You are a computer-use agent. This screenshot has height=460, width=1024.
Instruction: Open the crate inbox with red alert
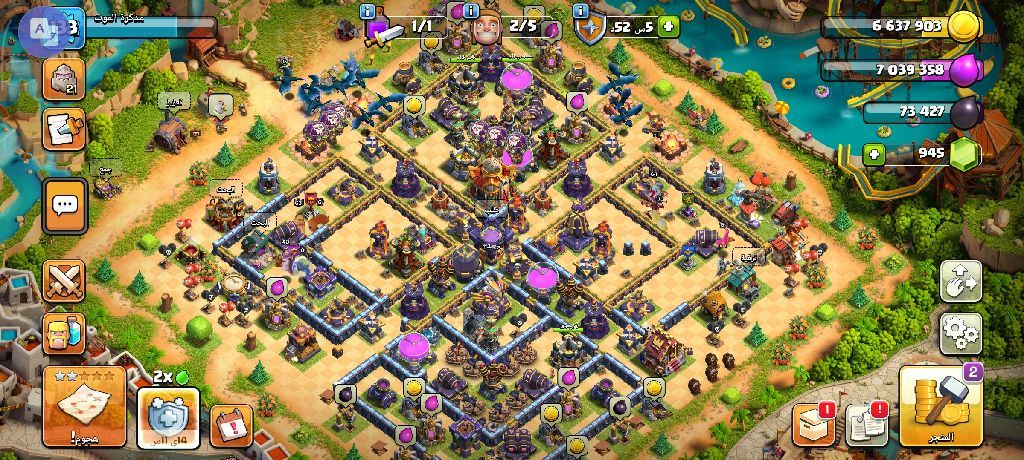(812, 424)
